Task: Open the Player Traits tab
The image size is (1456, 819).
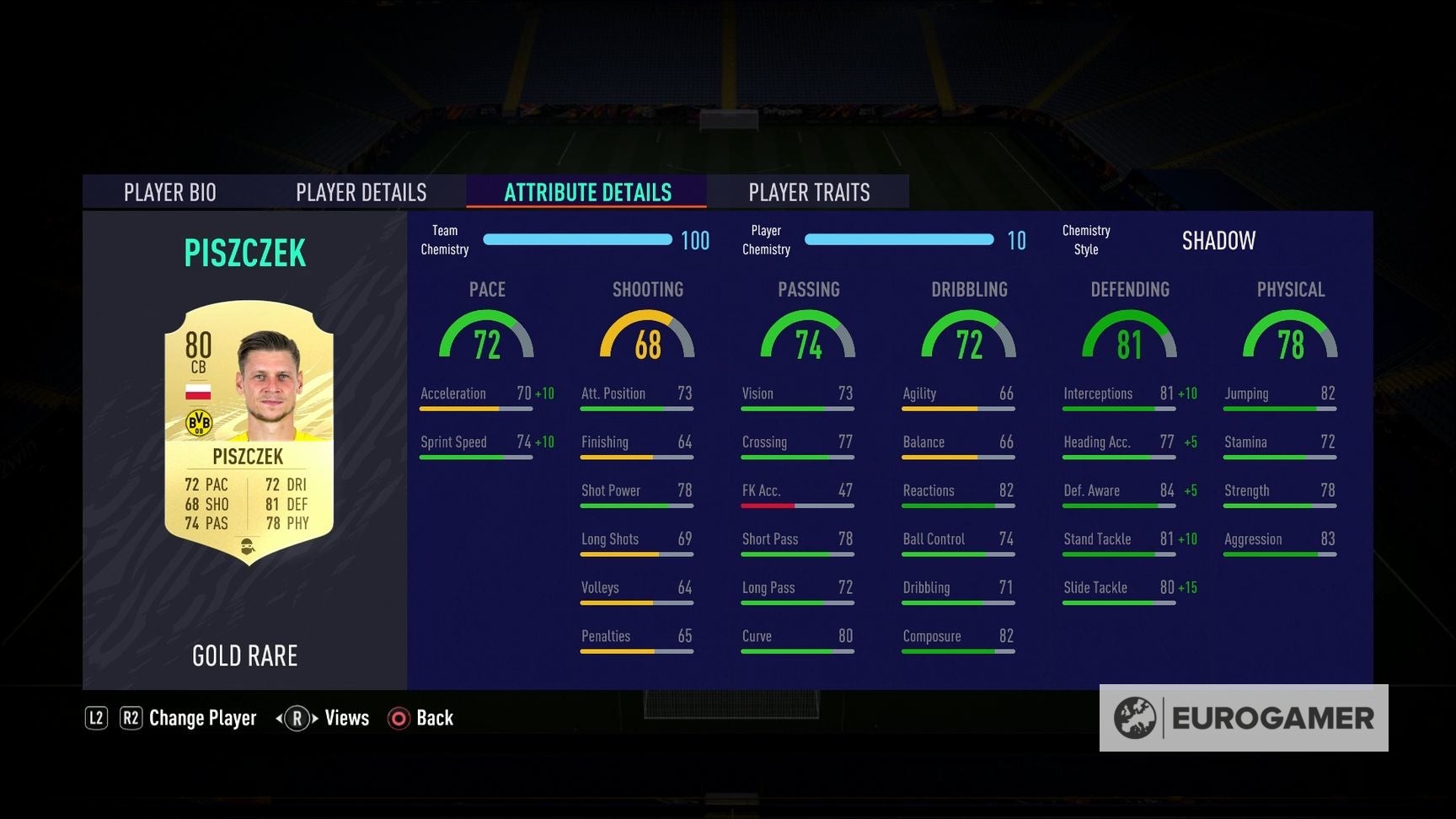Action: point(809,192)
